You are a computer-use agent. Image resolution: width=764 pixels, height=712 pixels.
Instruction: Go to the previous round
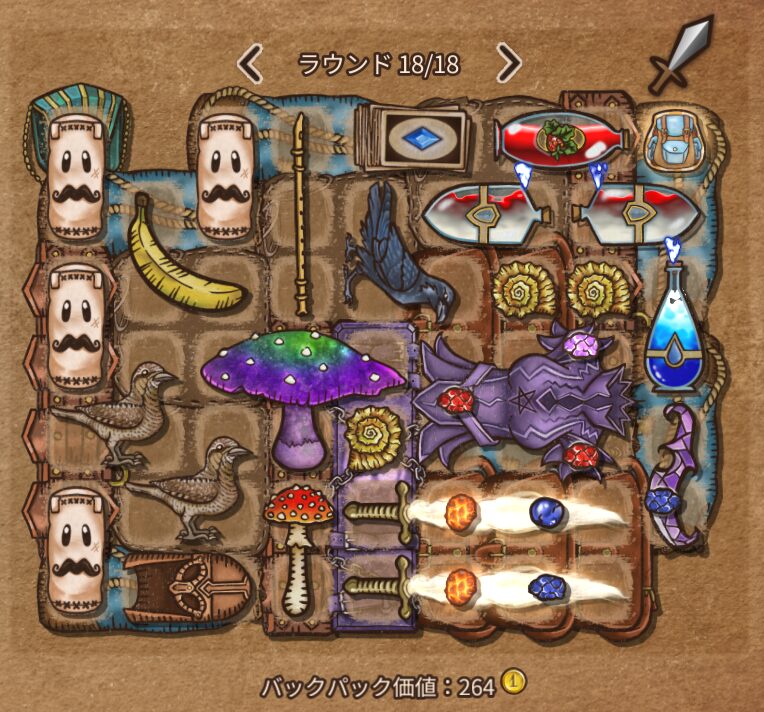click(x=250, y=65)
